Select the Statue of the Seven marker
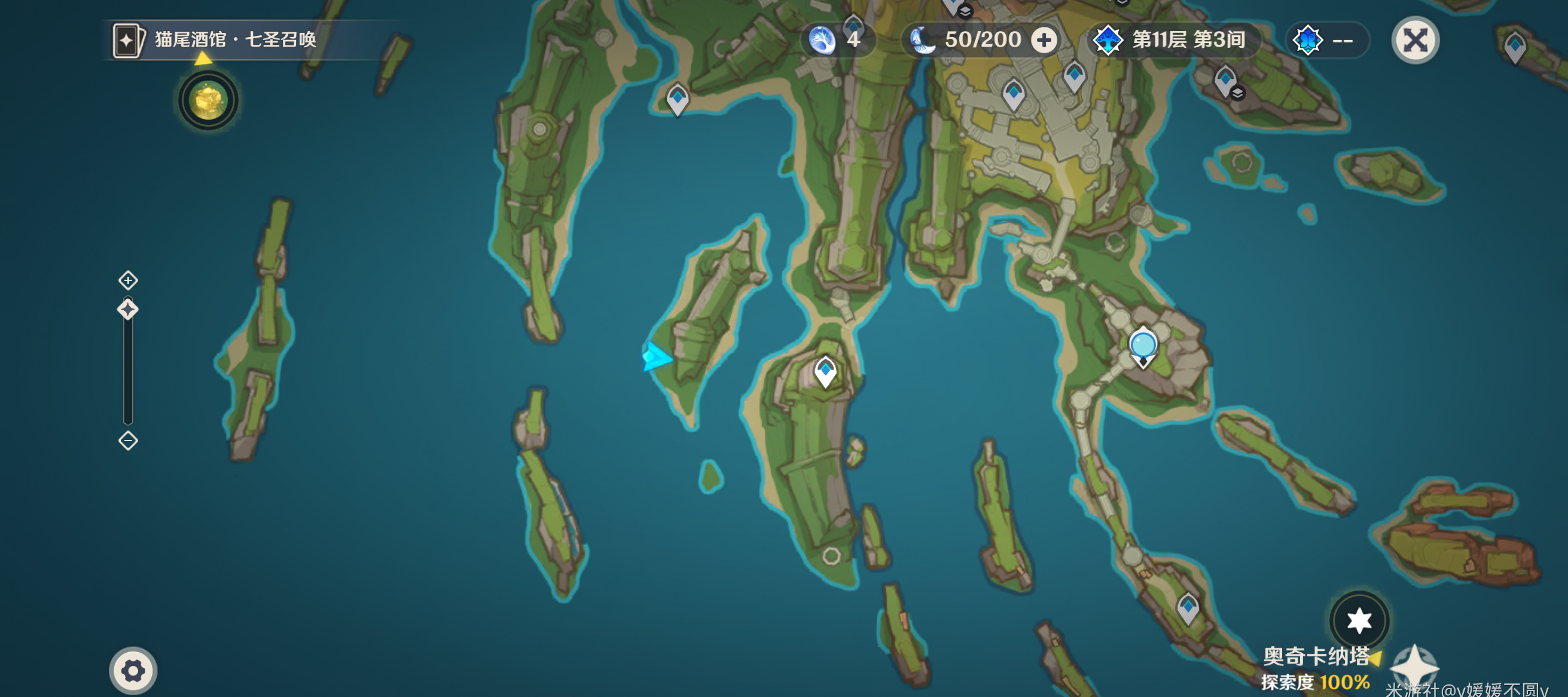The image size is (1568, 697). (x=1143, y=347)
